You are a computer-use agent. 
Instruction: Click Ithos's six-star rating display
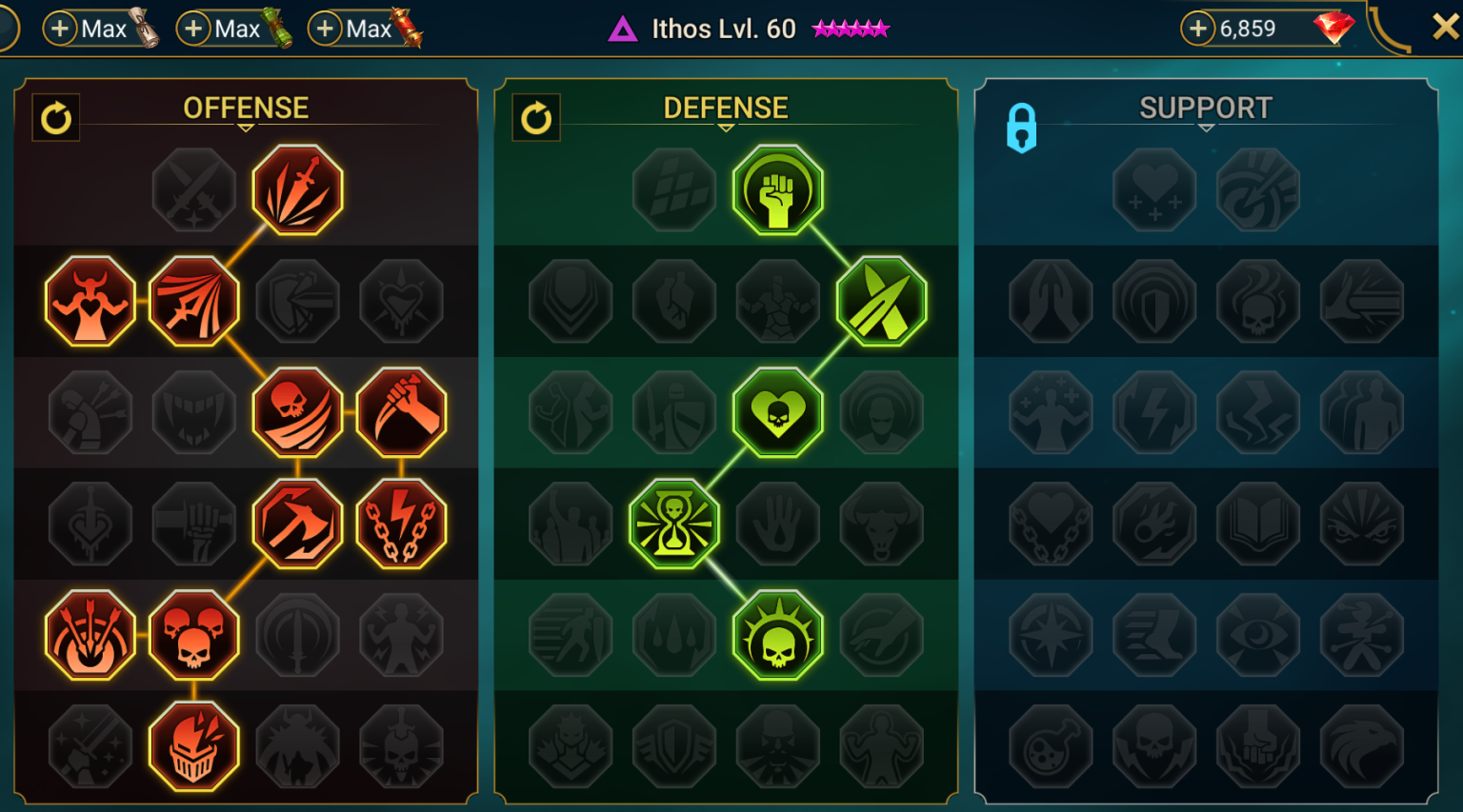pyautogui.click(x=851, y=29)
